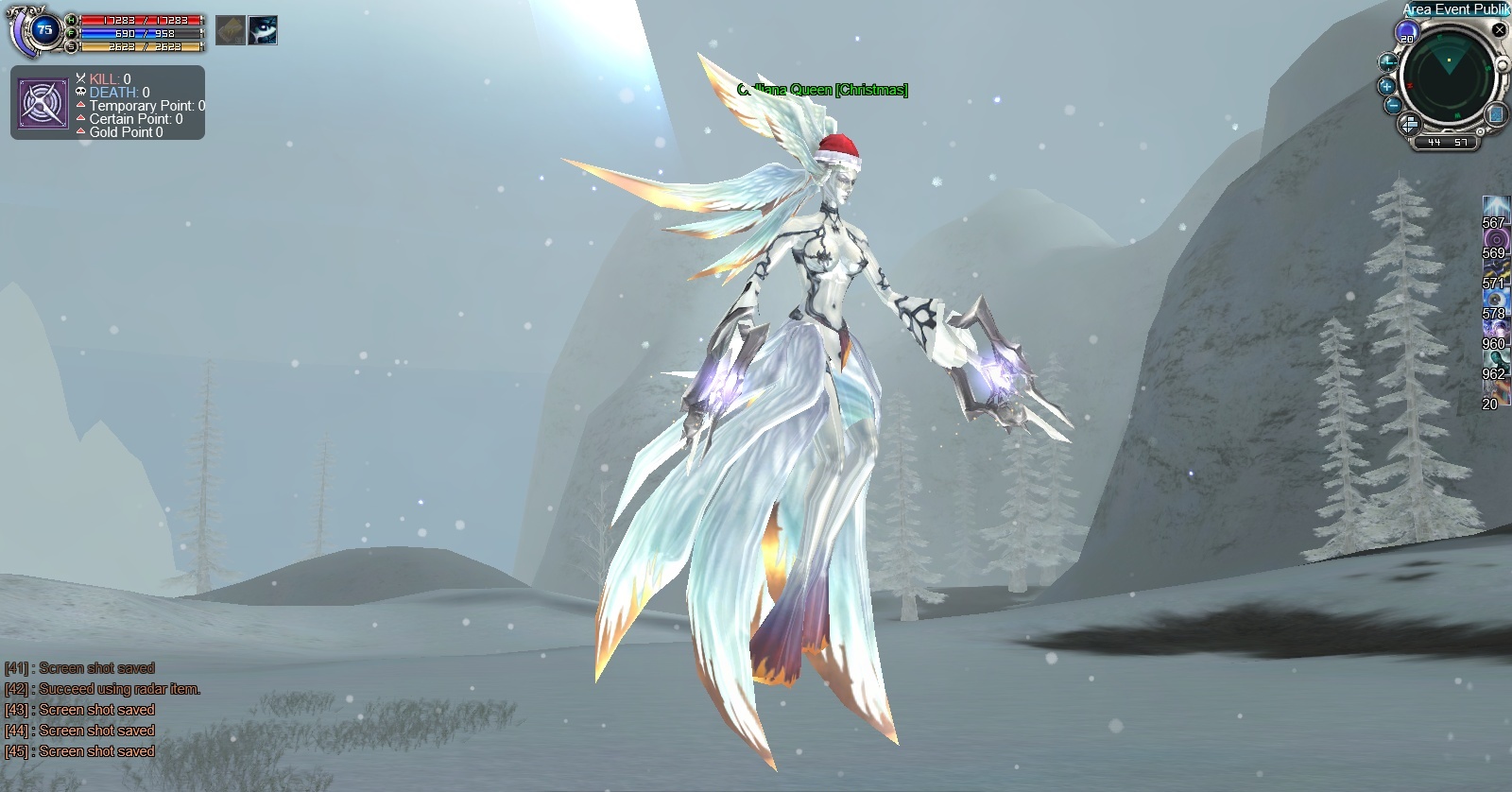Zoom out the radar with the minus button

pos(1393,106)
